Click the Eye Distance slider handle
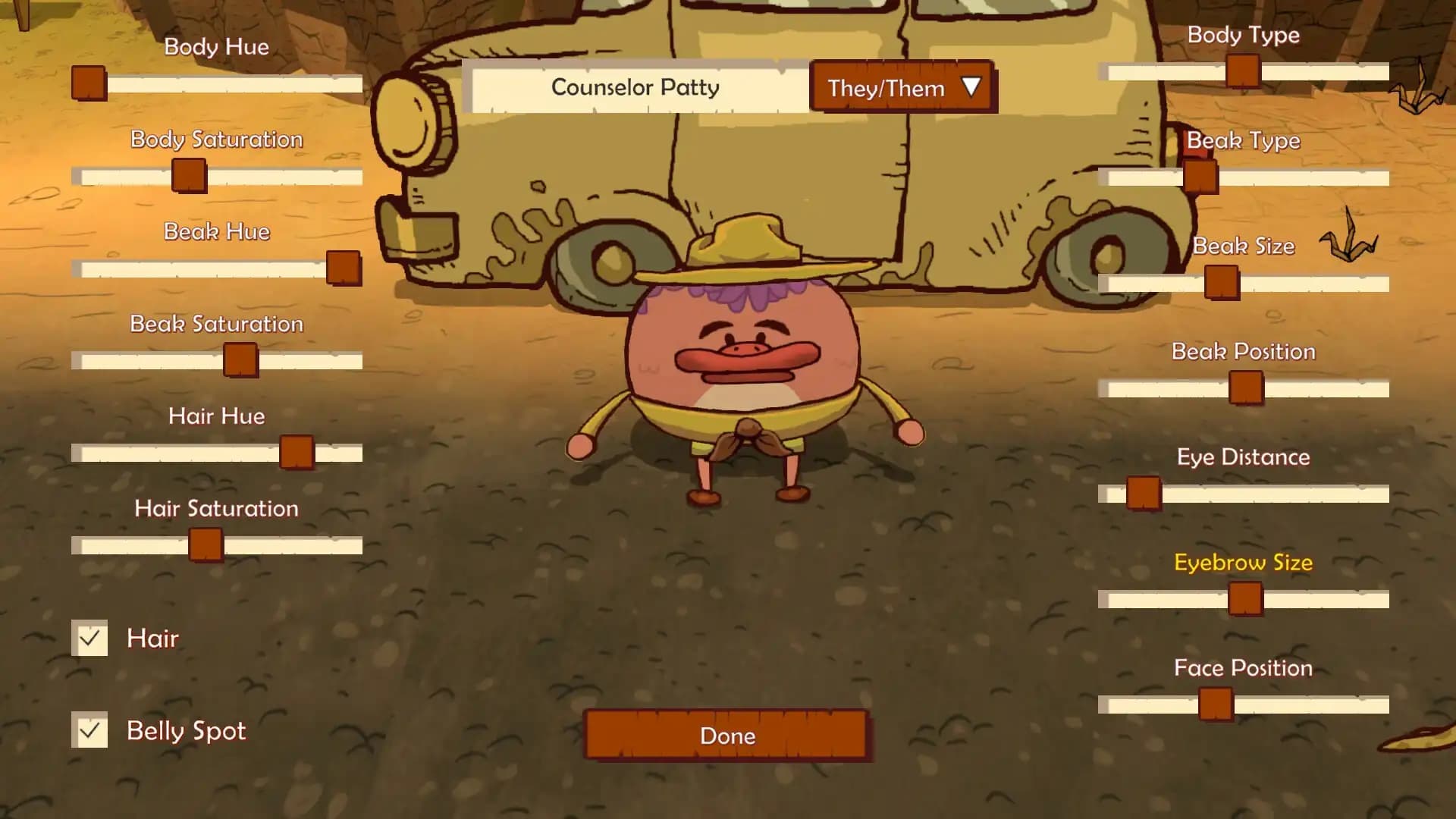This screenshot has width=1456, height=819. click(1143, 494)
